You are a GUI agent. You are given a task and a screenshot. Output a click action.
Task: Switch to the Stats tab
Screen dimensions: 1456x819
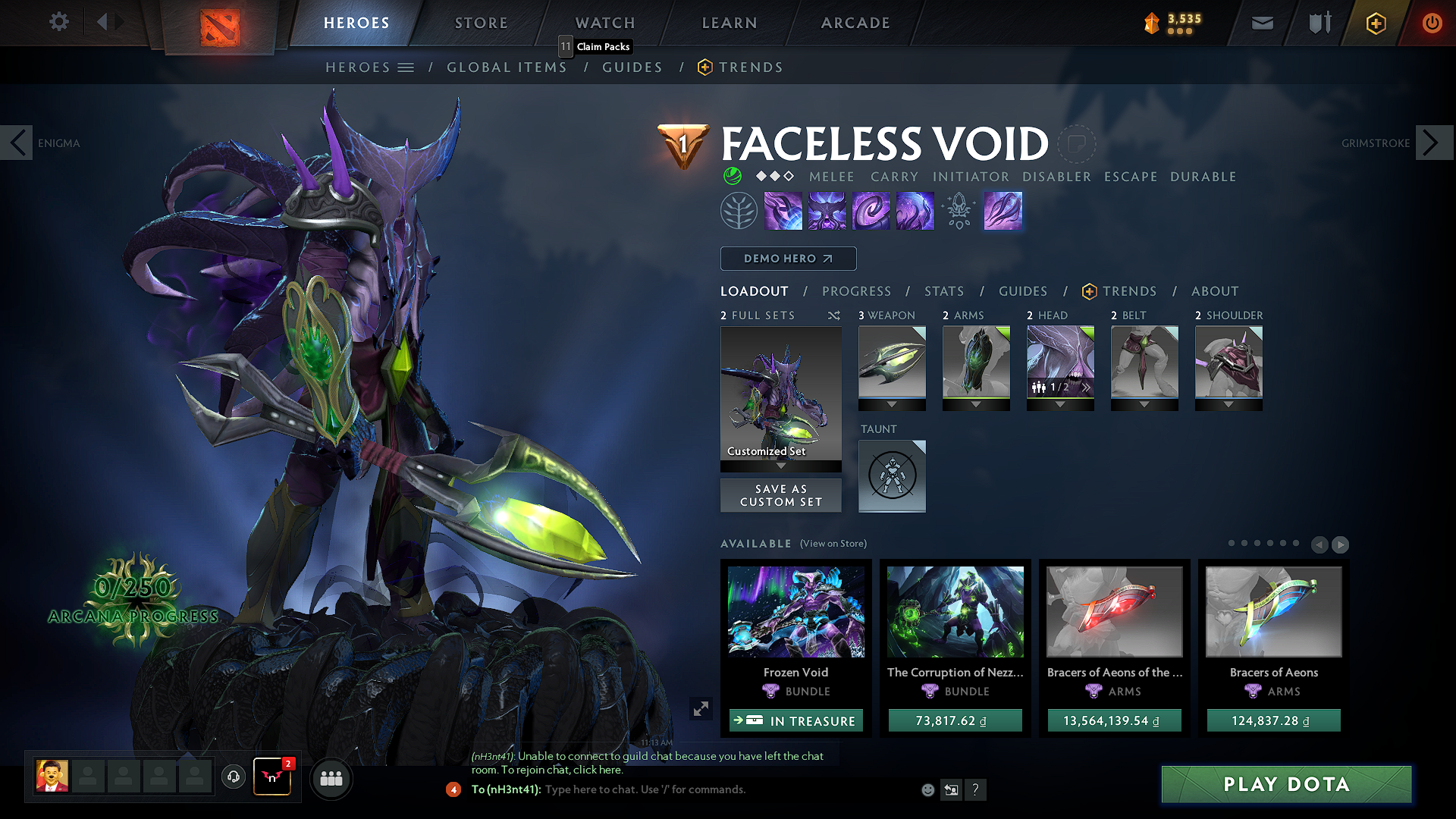tap(943, 291)
